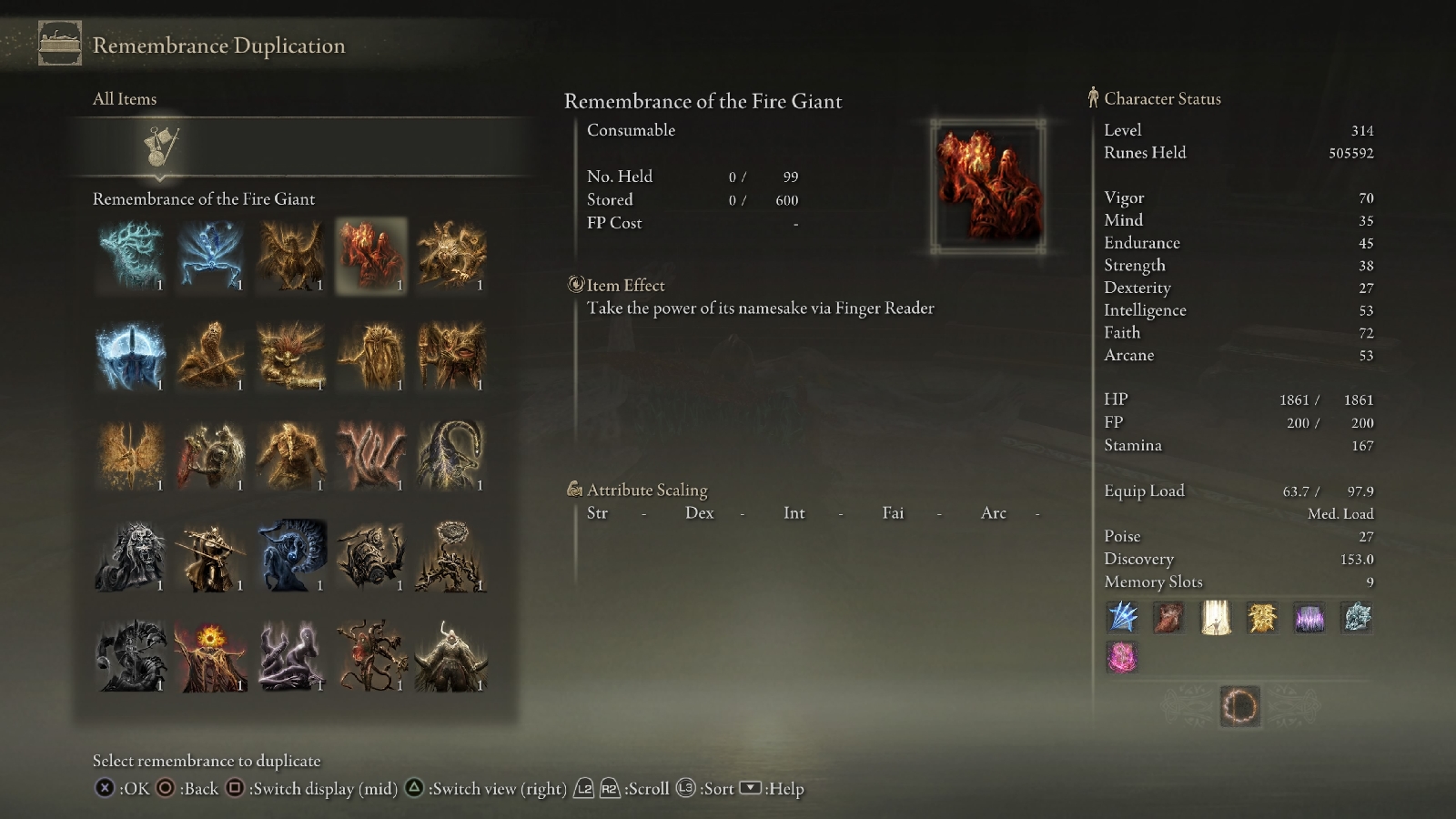Select the blue crystal shards memory slot
The image size is (1456, 819).
tap(1122, 617)
